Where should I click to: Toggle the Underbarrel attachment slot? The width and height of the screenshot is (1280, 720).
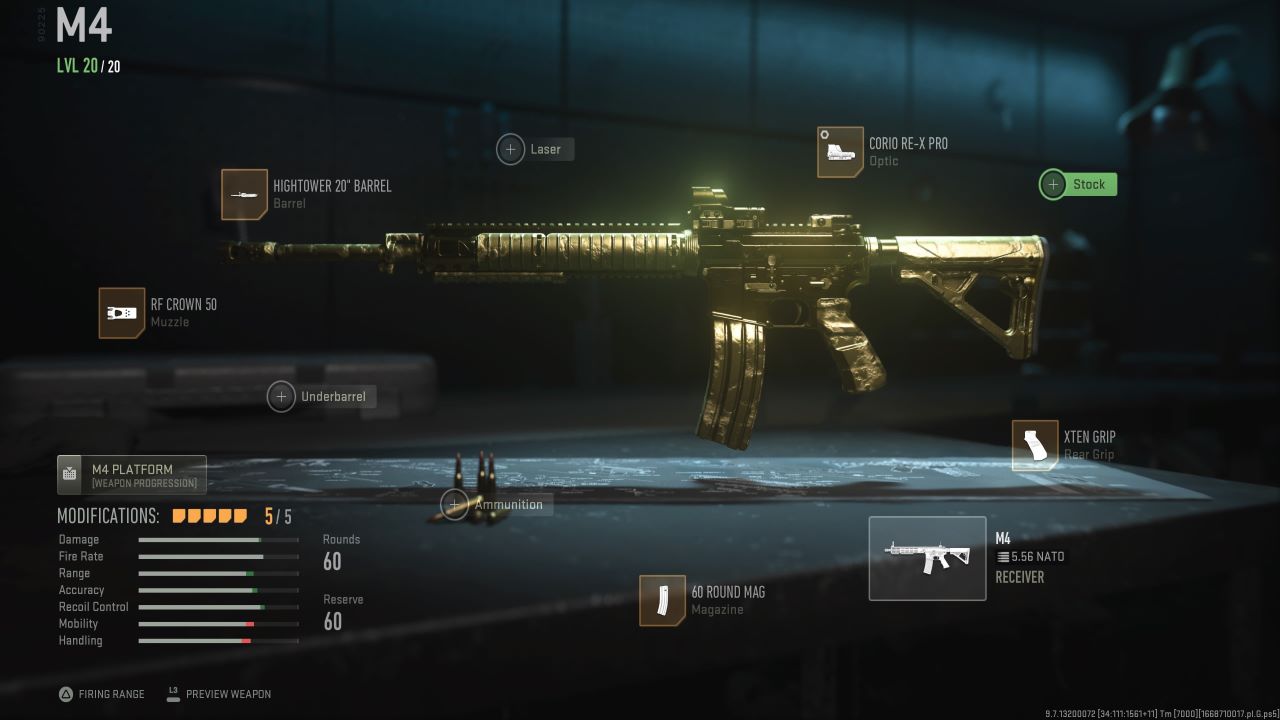281,396
